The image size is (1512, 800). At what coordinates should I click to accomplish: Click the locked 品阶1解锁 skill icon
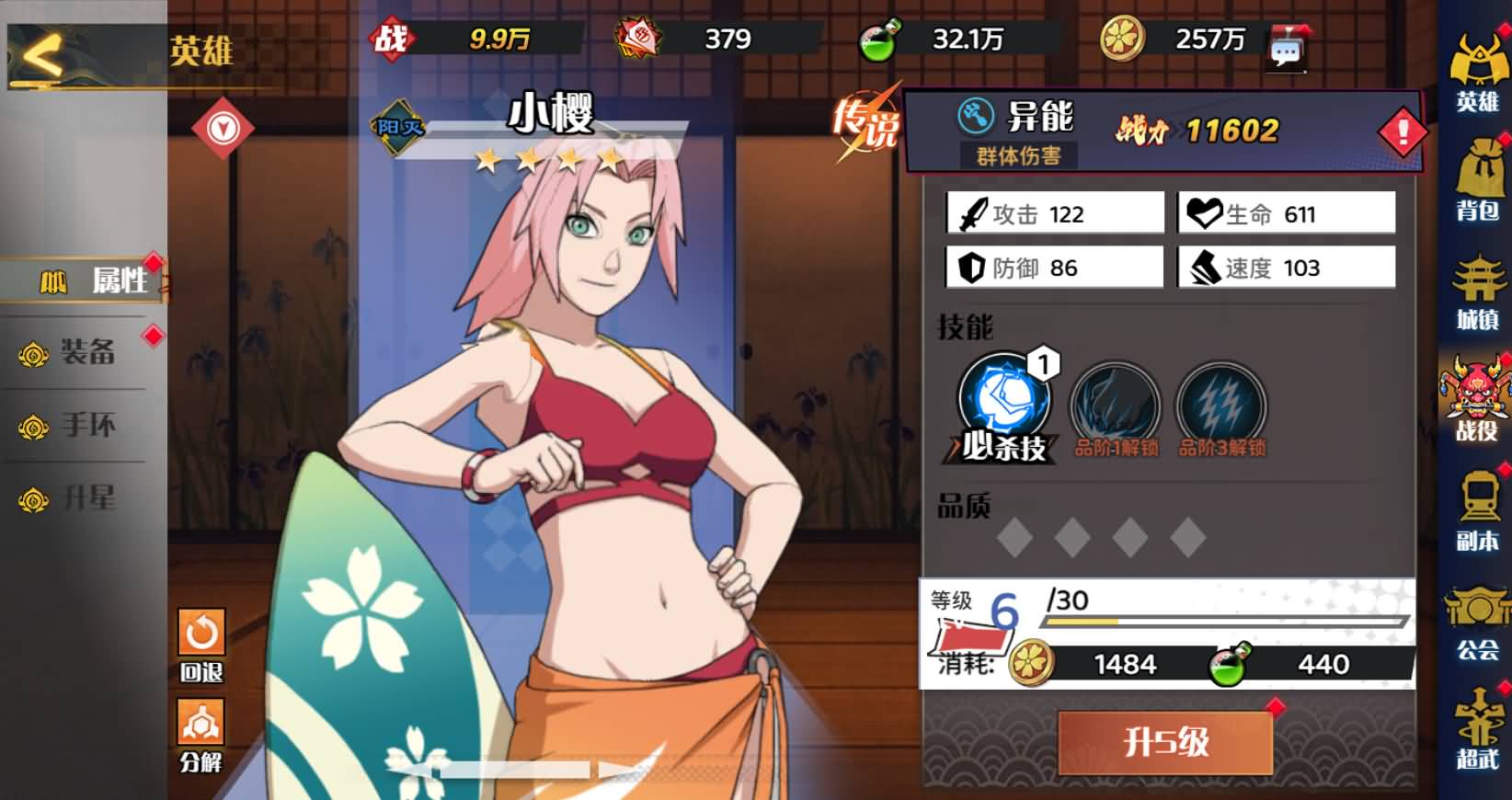pos(1116,405)
